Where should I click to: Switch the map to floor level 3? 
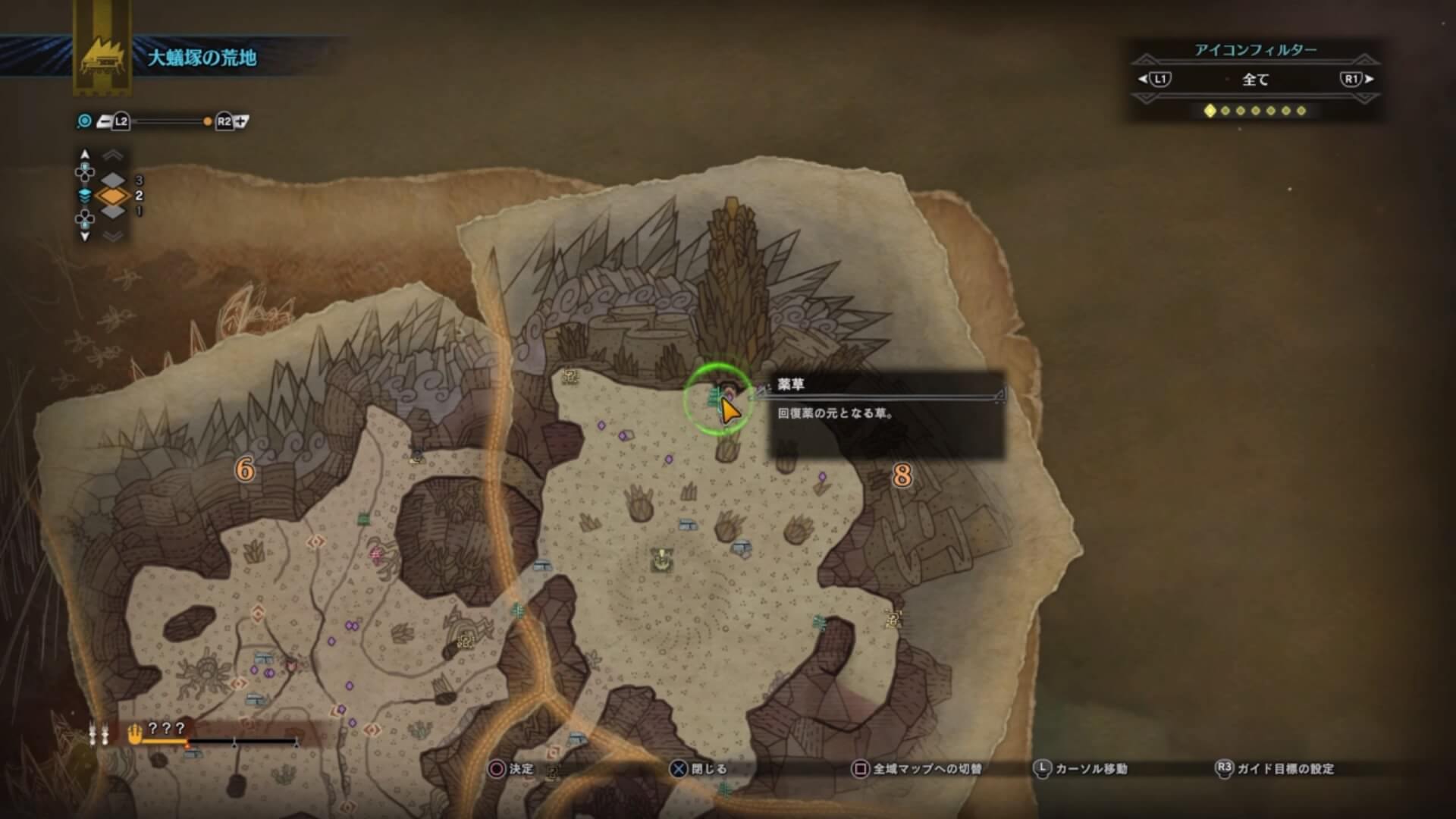pyautogui.click(x=113, y=180)
